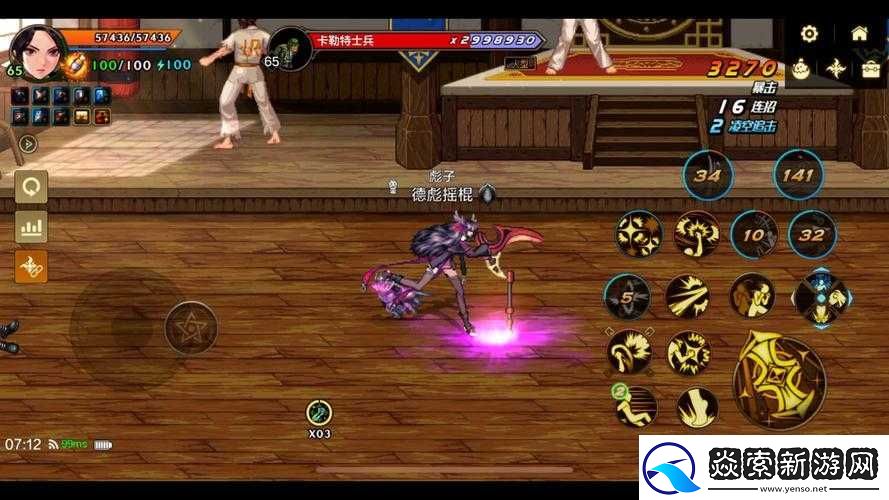The height and width of the screenshot is (500, 889).
Task: Tap the circular refresh arrow button
Action: pos(31,186)
